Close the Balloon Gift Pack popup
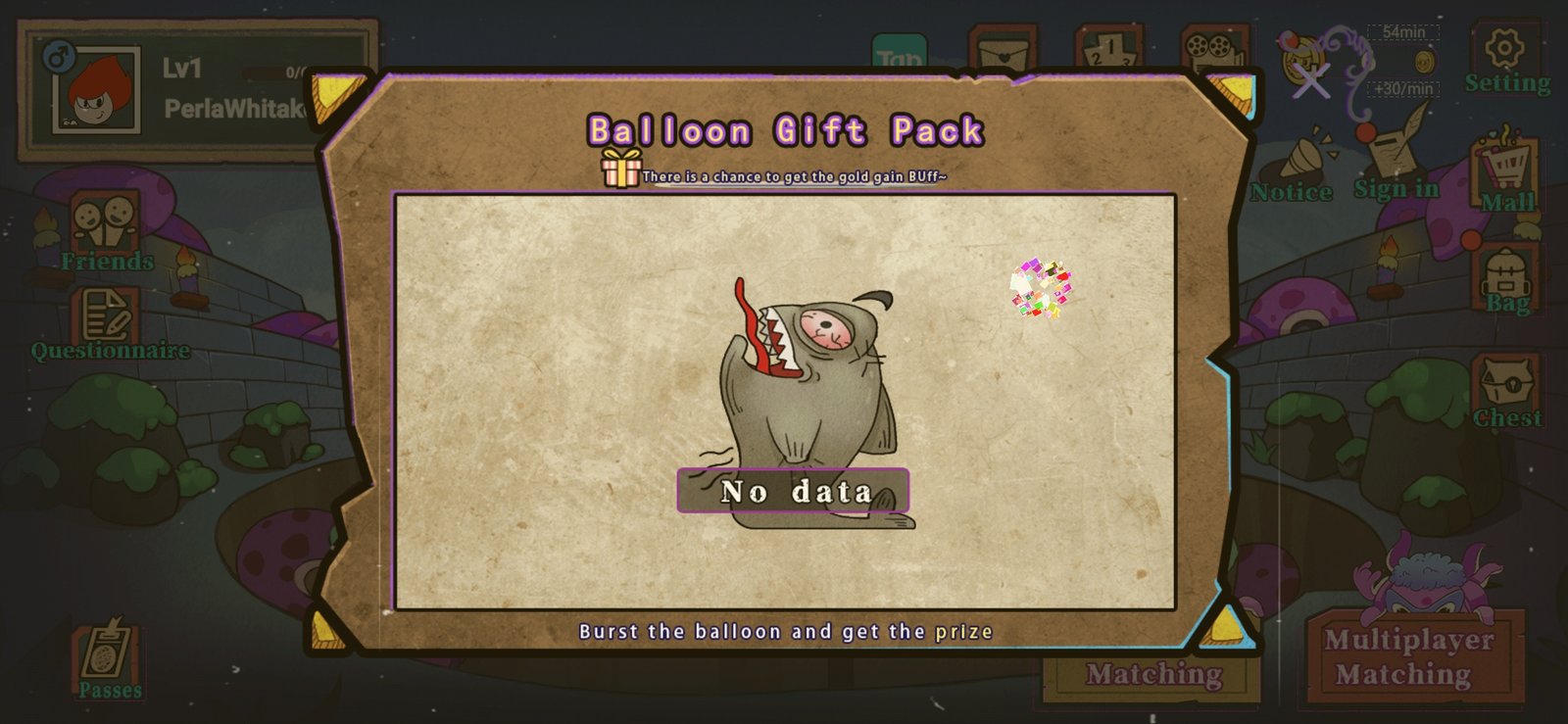This screenshot has width=1568, height=724. [1310, 80]
